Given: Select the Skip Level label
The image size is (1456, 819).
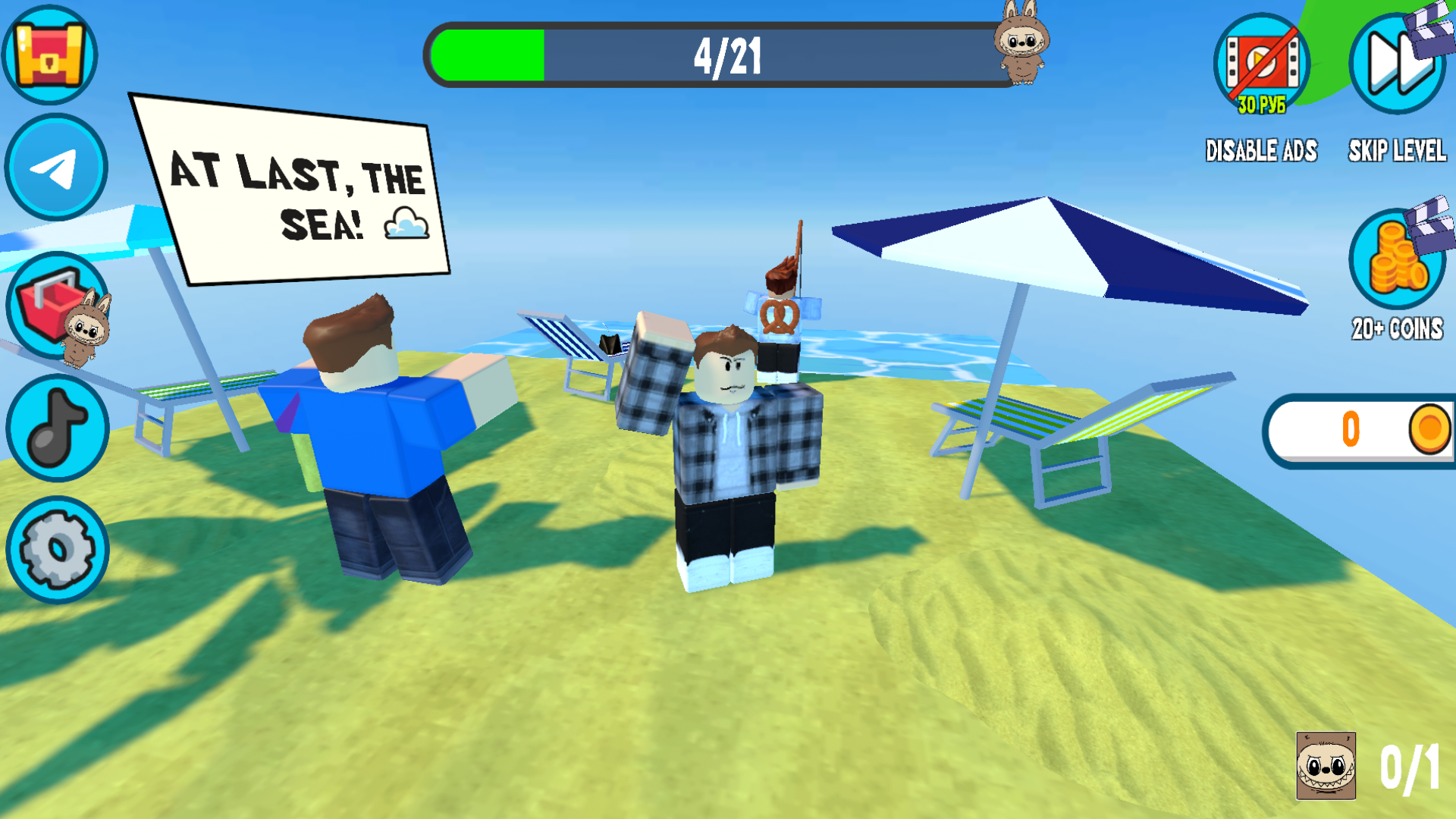Looking at the screenshot, I should click(1396, 151).
